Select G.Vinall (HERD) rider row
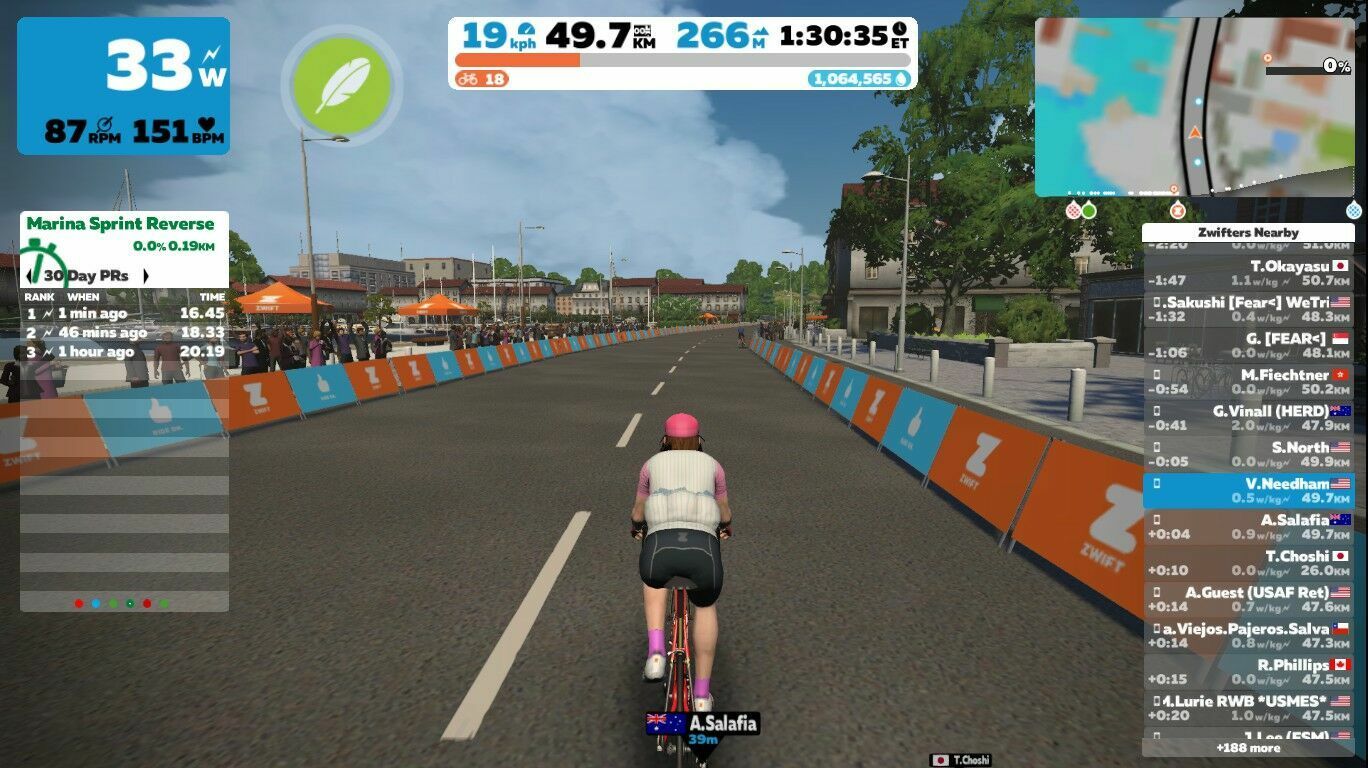 tap(1247, 418)
